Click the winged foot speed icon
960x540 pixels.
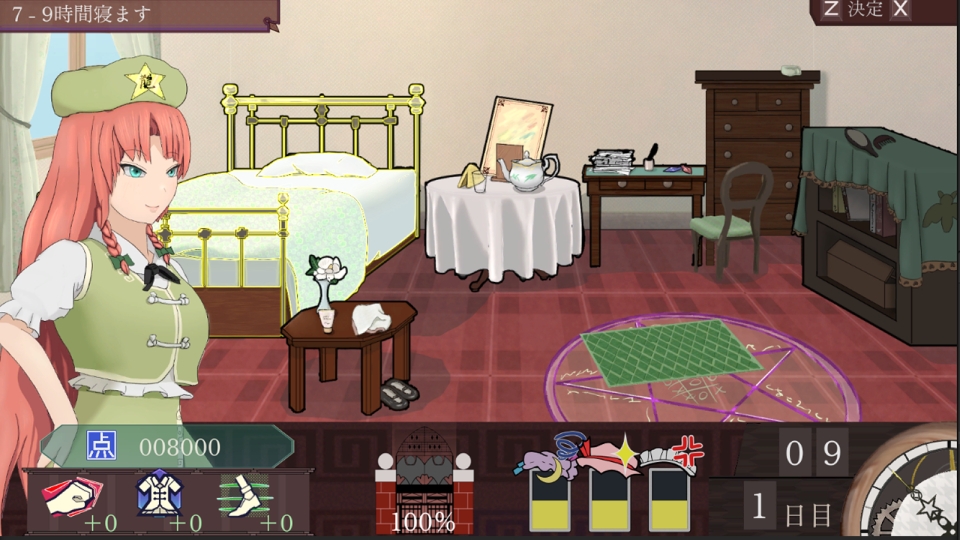[x=246, y=493]
